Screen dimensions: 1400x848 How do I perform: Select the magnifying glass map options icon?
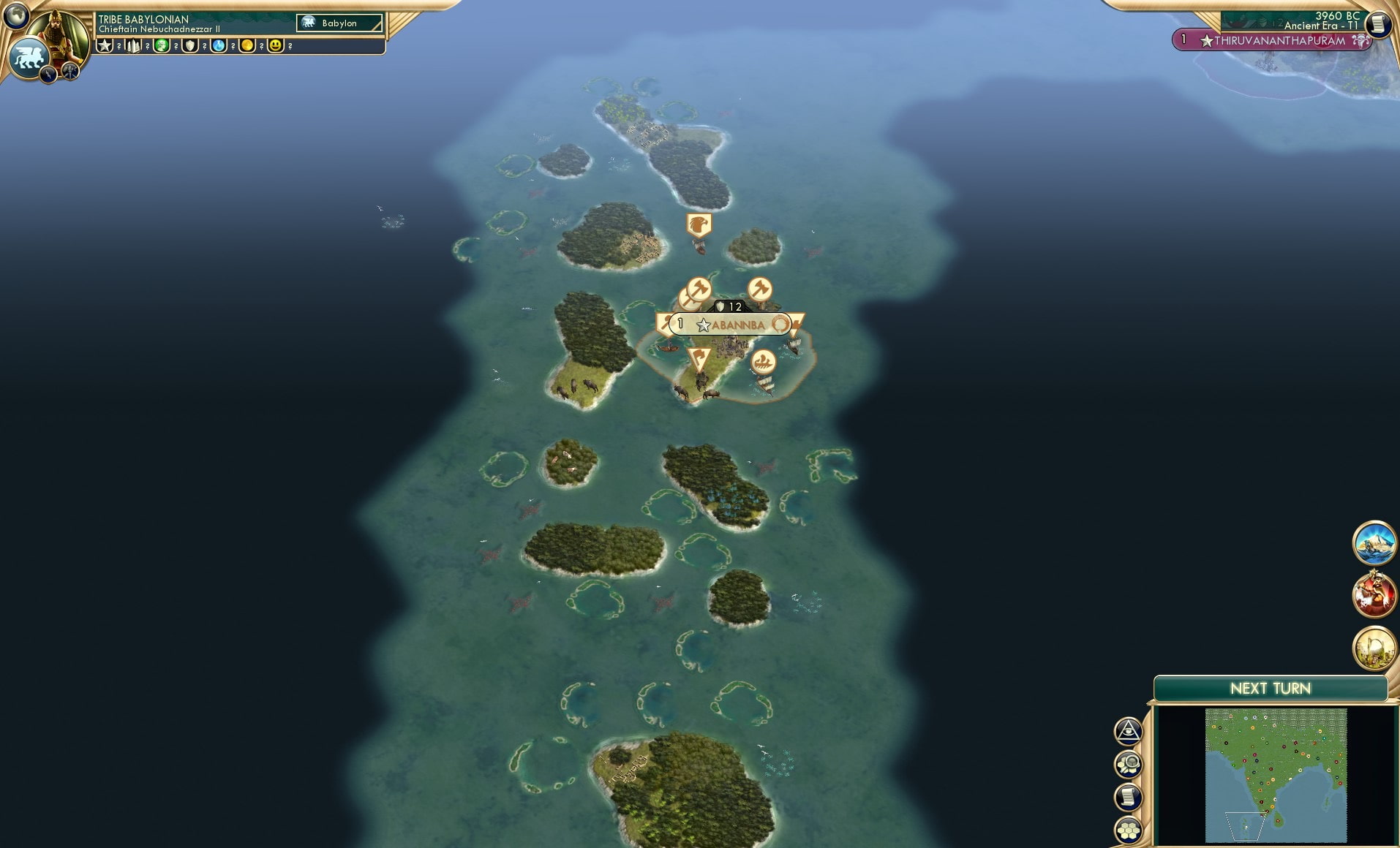tap(1128, 763)
